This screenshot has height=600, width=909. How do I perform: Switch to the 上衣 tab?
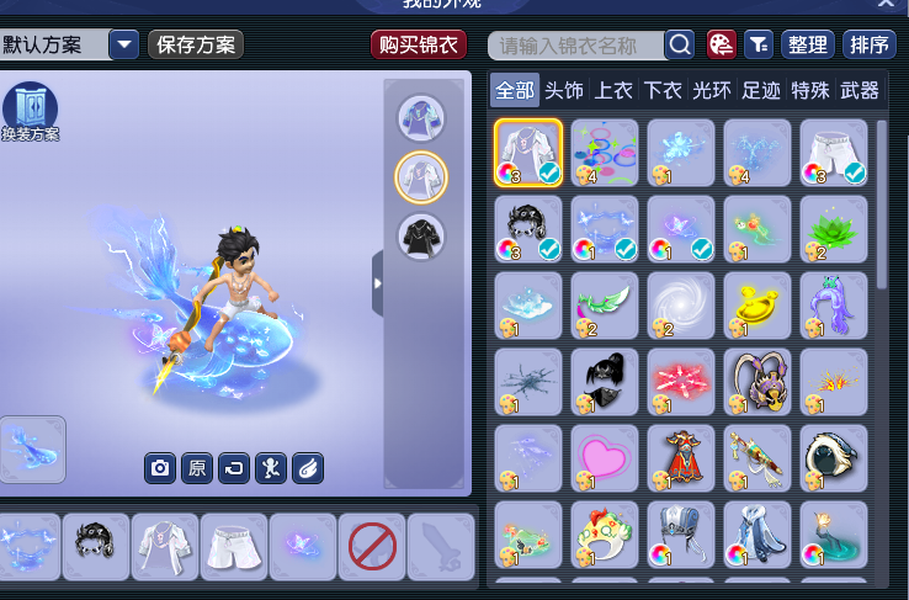pyautogui.click(x=613, y=91)
